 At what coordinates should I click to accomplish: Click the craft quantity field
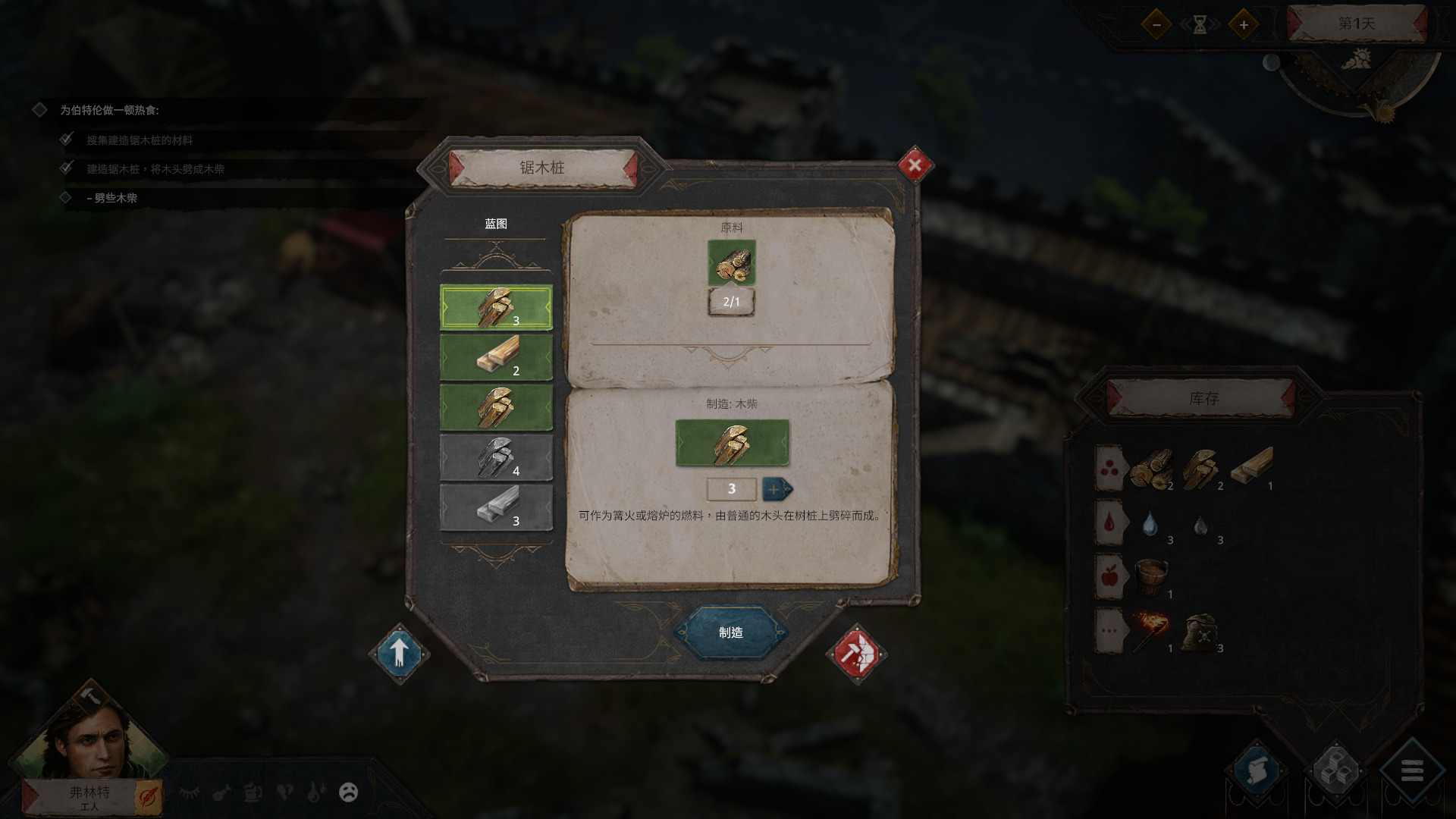tap(731, 489)
